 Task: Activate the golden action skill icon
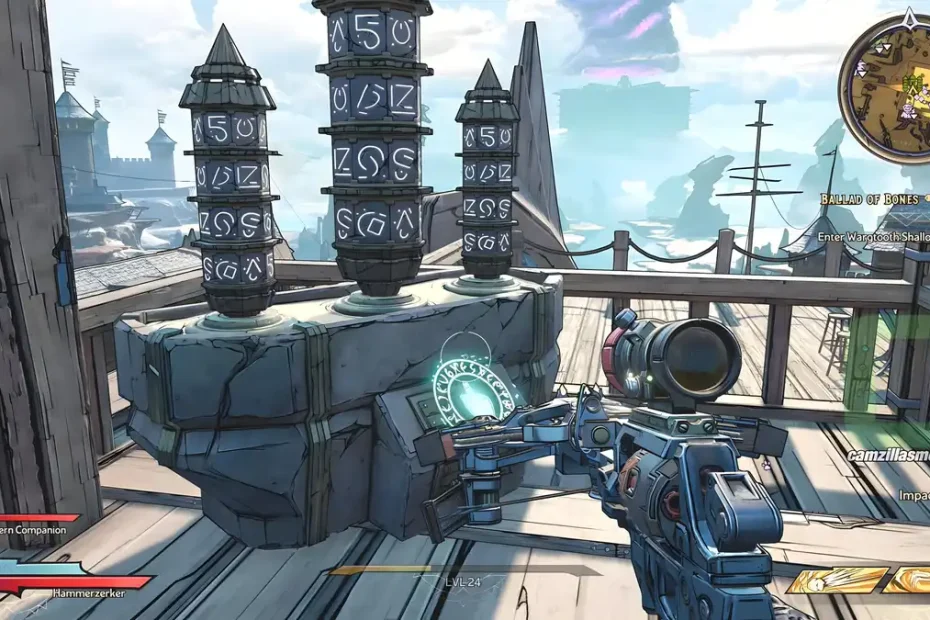pos(838,580)
